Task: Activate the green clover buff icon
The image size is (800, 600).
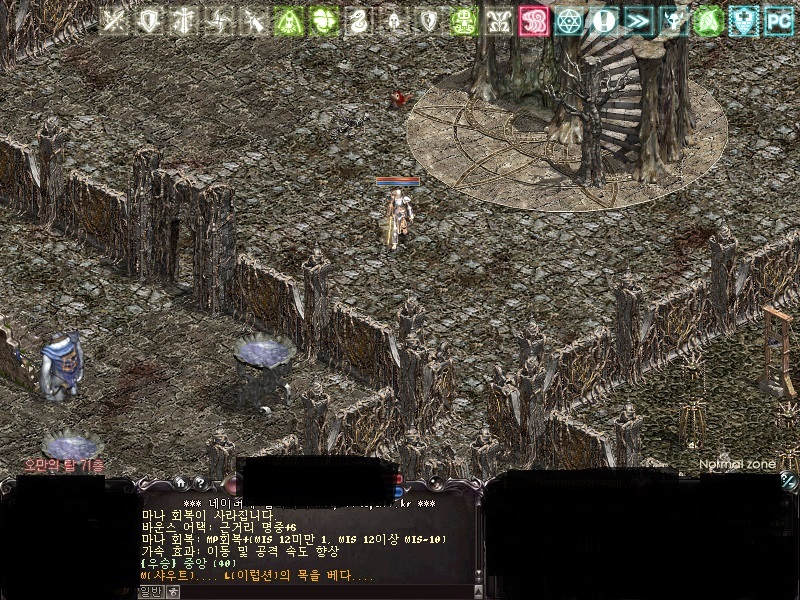Action: pyautogui.click(x=323, y=21)
